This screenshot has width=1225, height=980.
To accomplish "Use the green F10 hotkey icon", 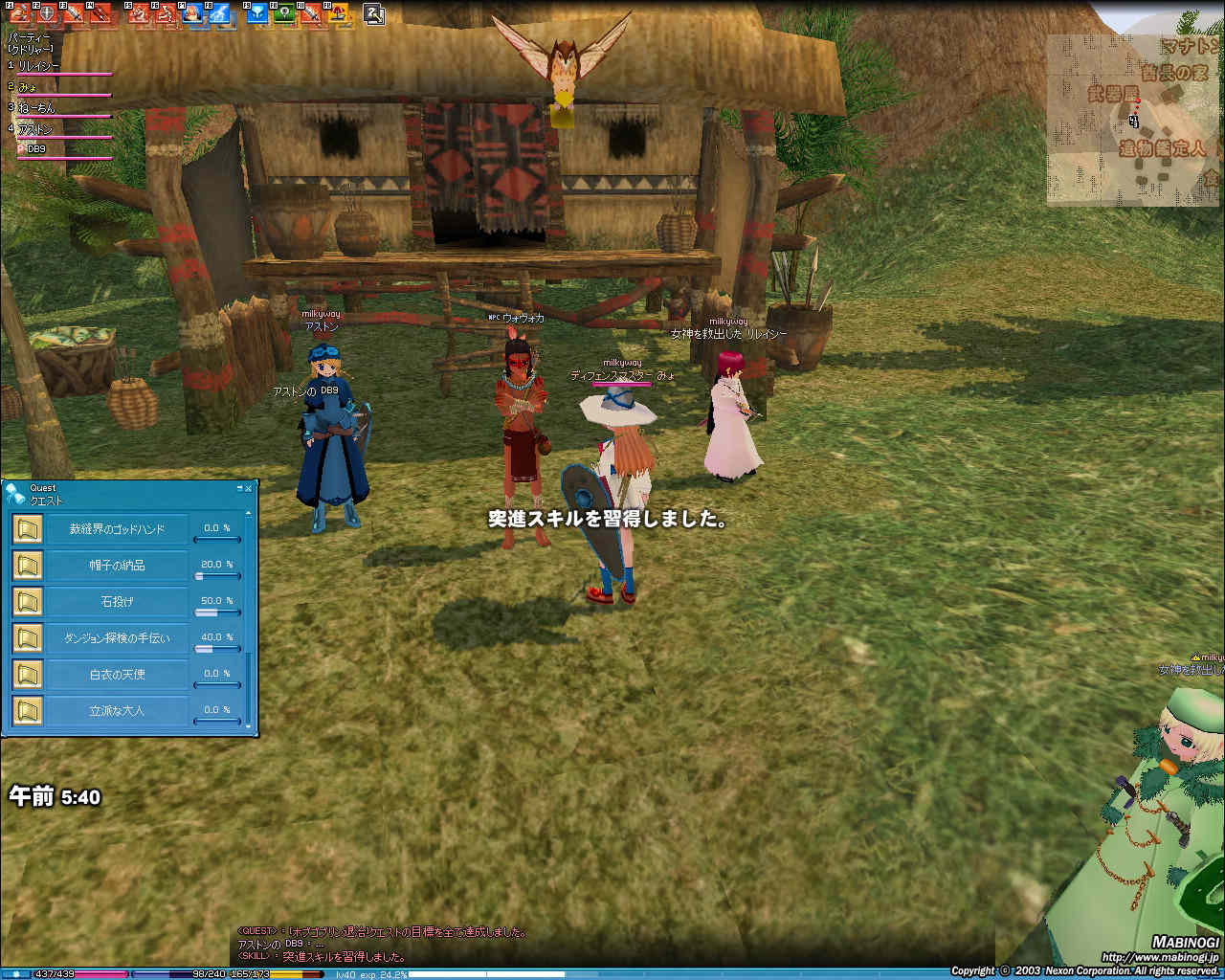I will click(x=284, y=13).
